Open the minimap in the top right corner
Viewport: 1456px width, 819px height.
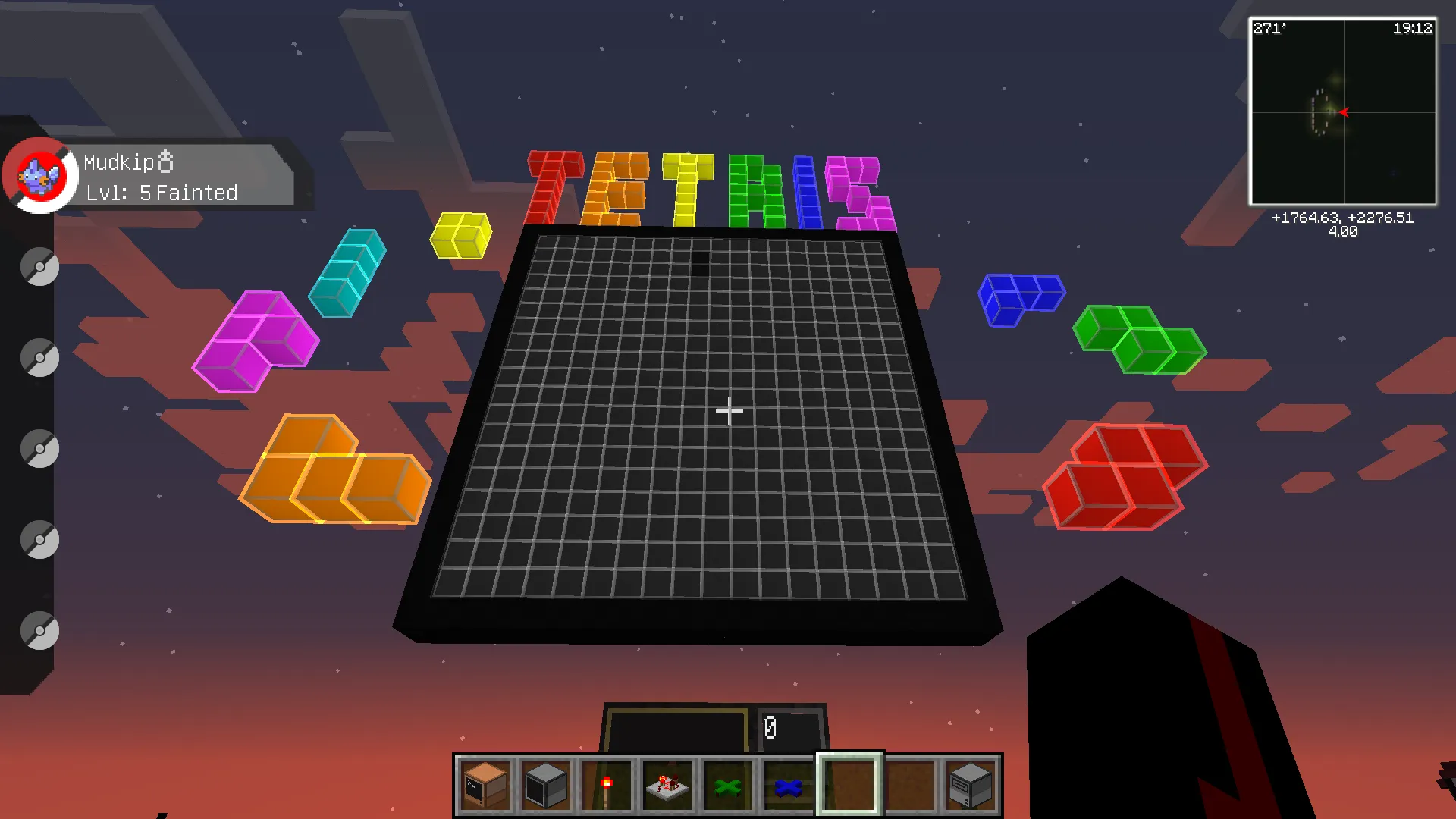pyautogui.click(x=1344, y=111)
